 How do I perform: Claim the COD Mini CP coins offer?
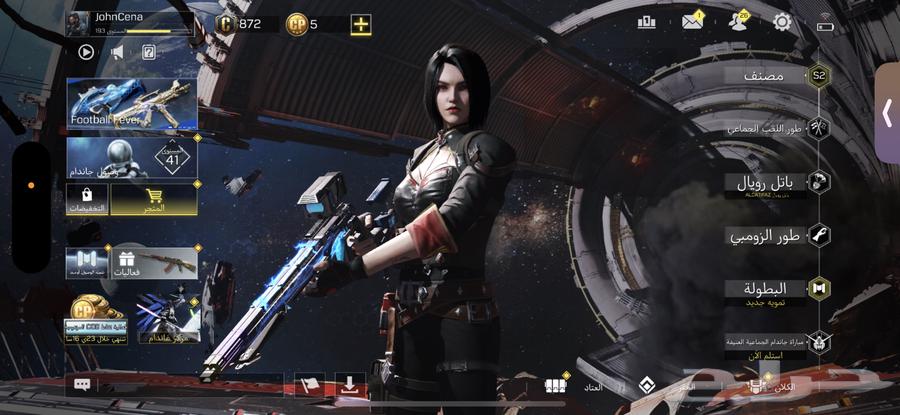click(97, 320)
